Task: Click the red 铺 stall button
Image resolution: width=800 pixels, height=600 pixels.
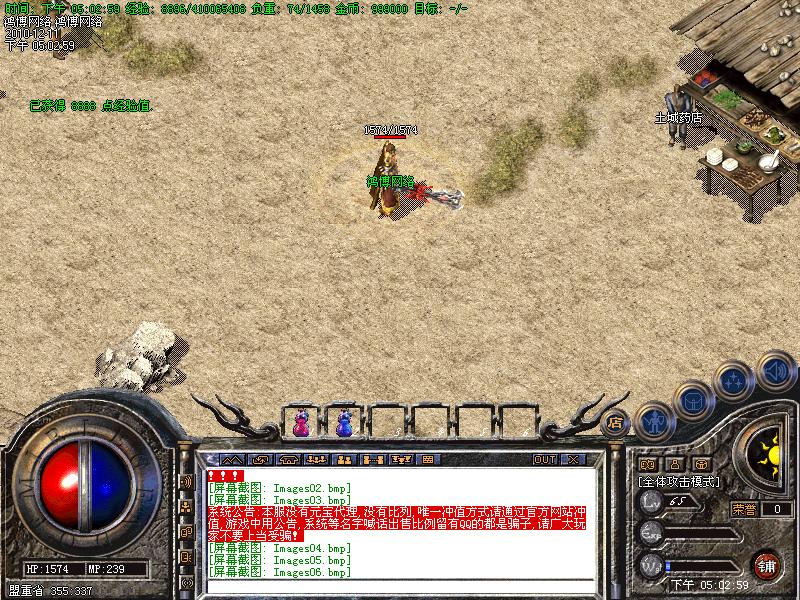Action: pos(766,564)
